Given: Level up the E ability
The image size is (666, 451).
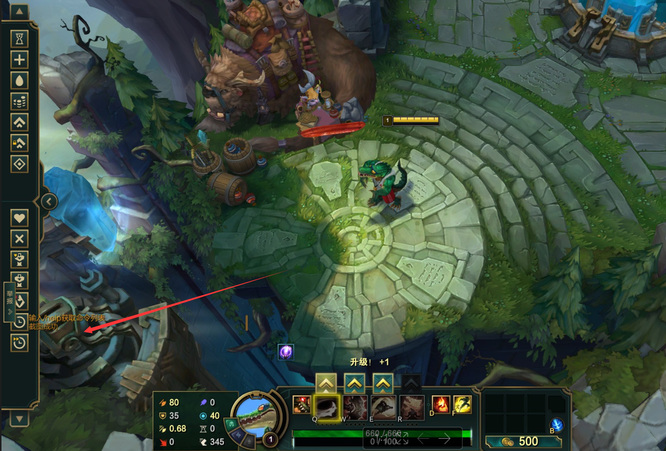Looking at the screenshot, I should tap(383, 382).
